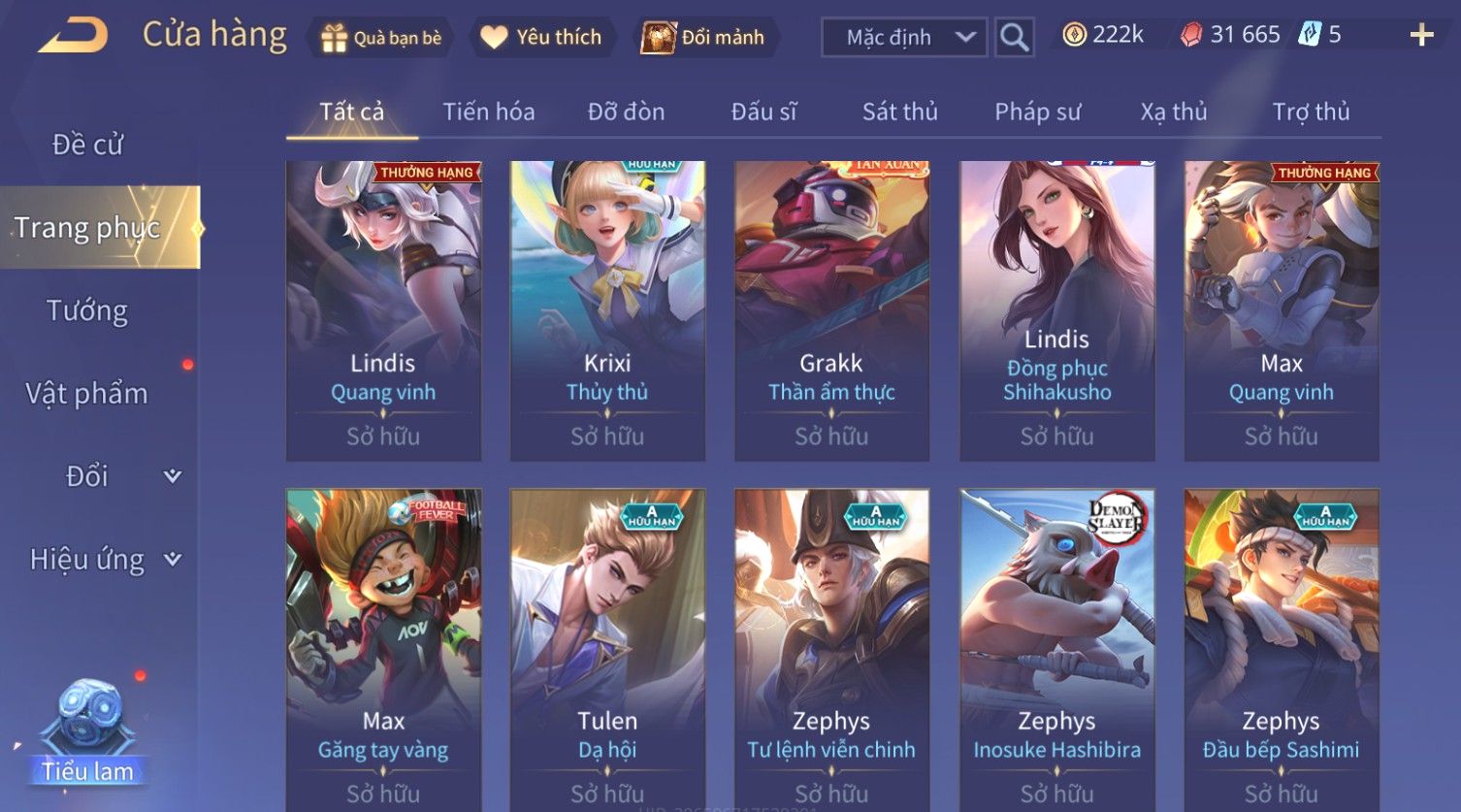Add currency with the plus button

click(1421, 36)
